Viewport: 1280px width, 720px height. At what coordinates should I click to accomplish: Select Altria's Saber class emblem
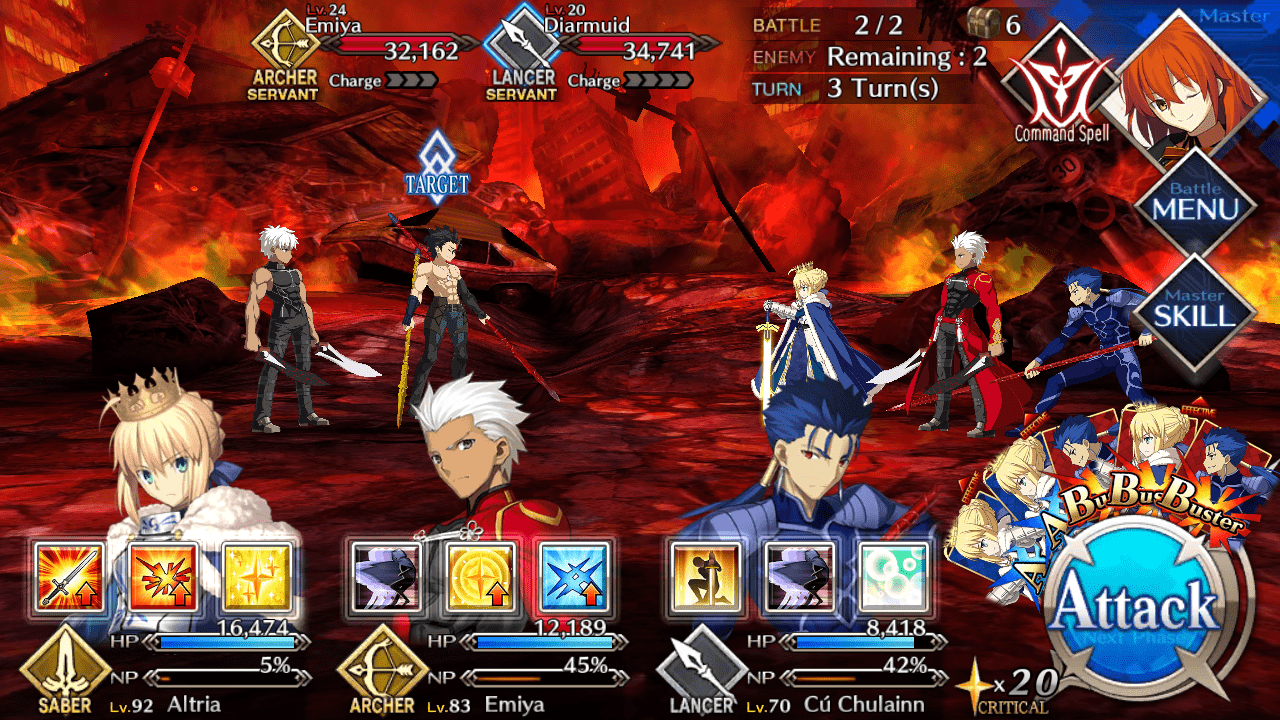65,672
